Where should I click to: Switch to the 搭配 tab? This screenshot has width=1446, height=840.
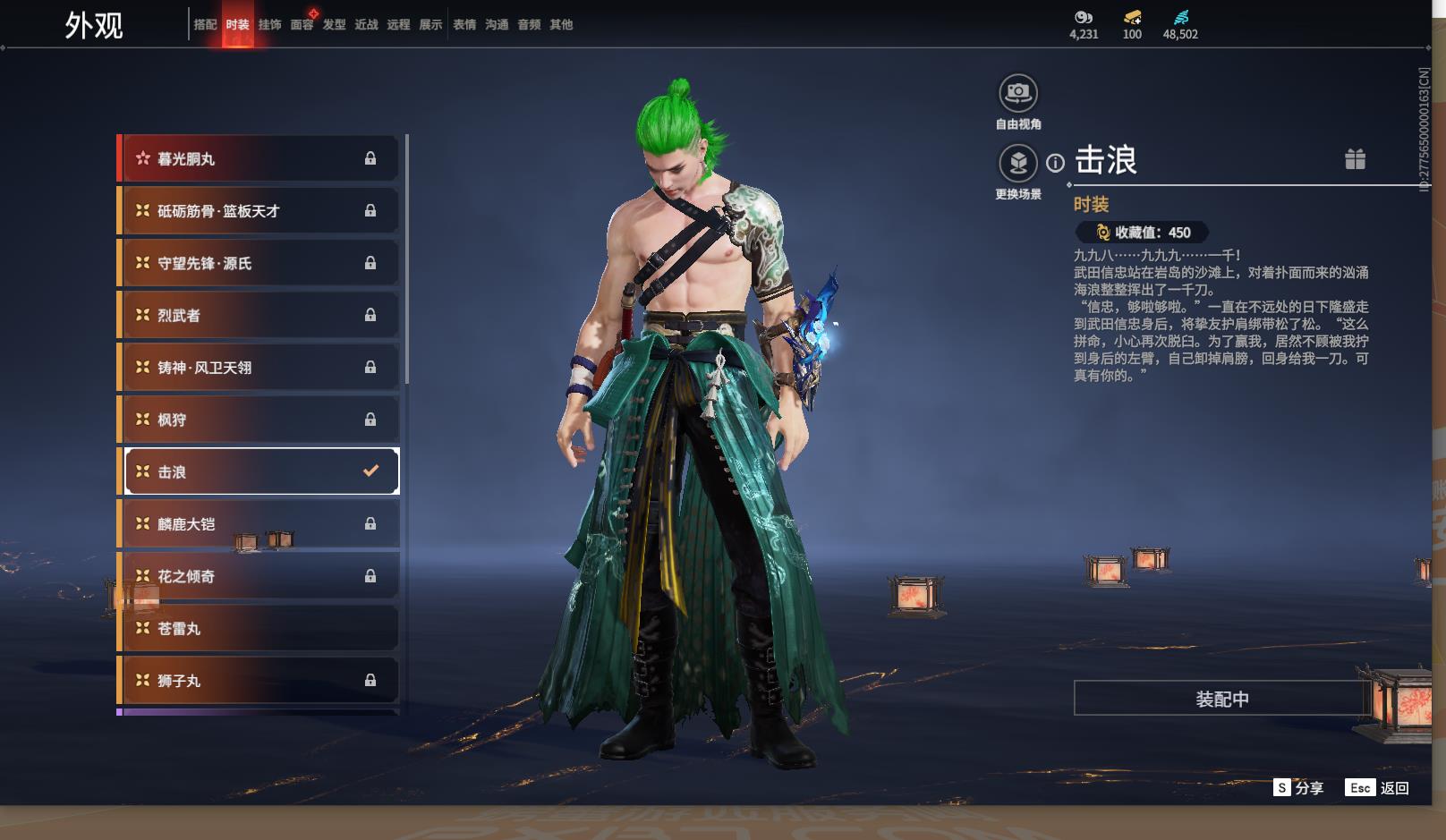[x=205, y=25]
